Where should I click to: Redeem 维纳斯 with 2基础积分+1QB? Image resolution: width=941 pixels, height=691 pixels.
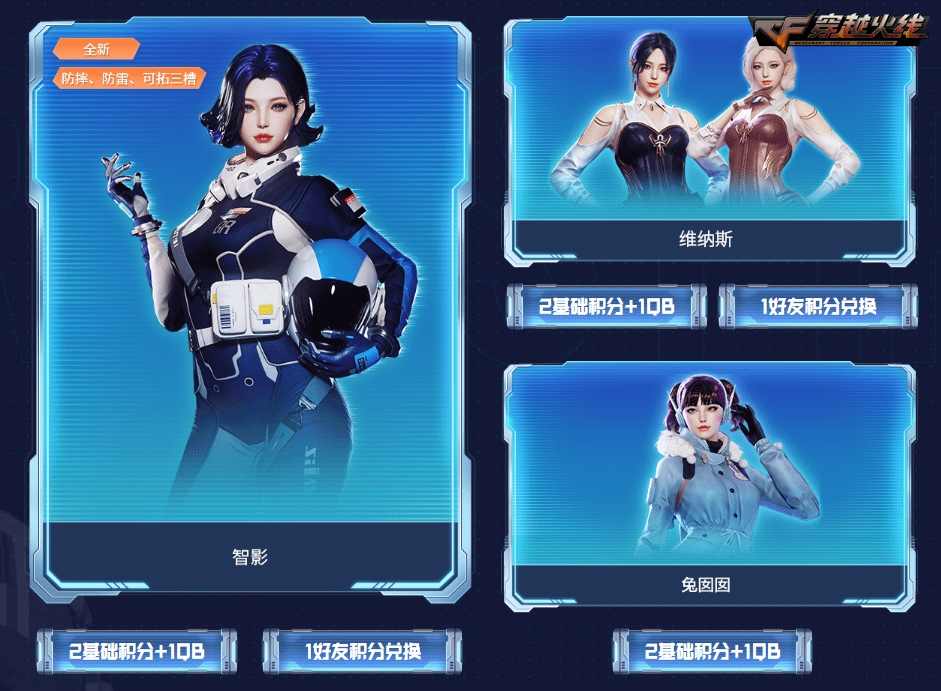606,306
